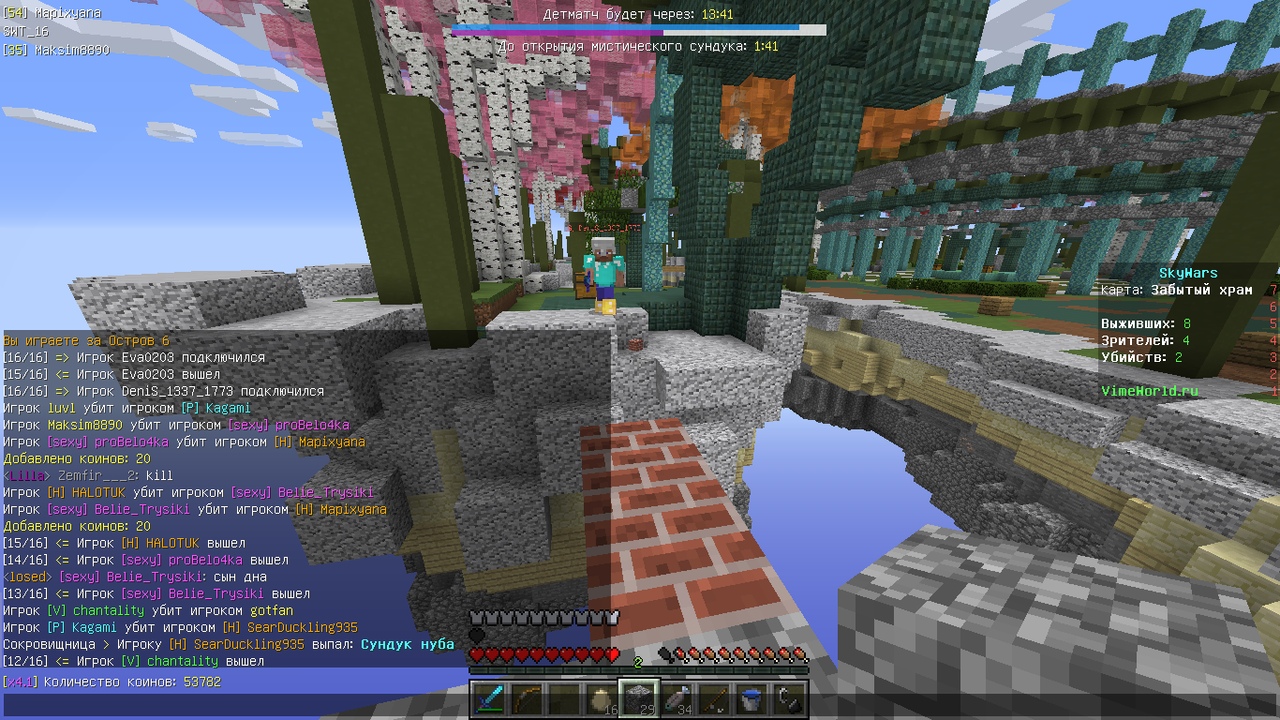1280x720 pixels.
Task: Choose the flint and steel slot
Action: point(789,699)
